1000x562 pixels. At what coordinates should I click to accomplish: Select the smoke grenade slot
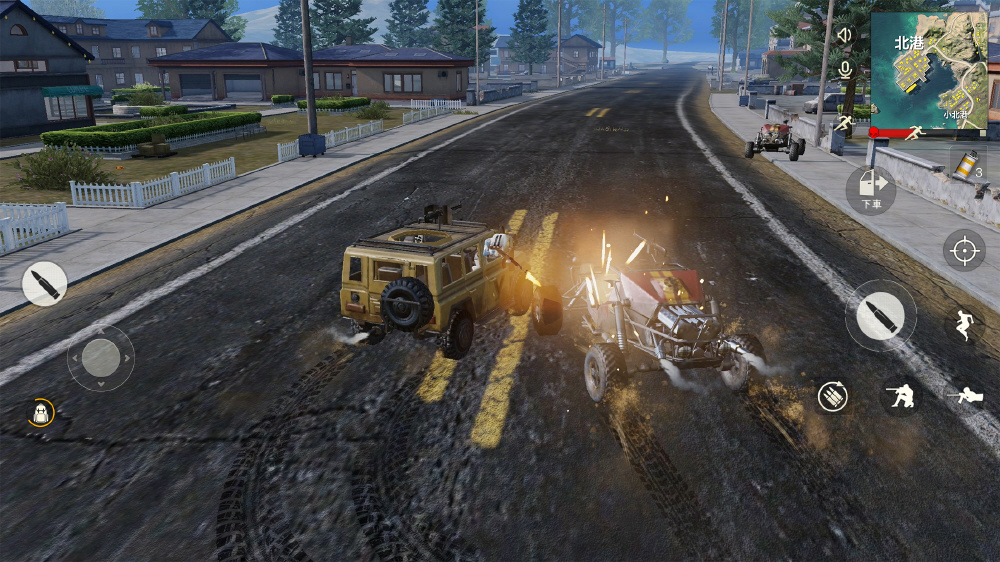967,164
